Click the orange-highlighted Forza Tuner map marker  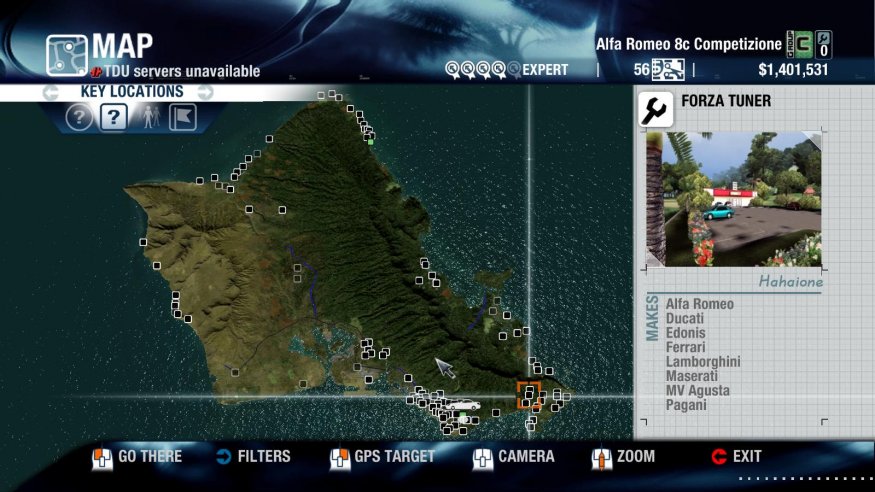click(x=528, y=394)
